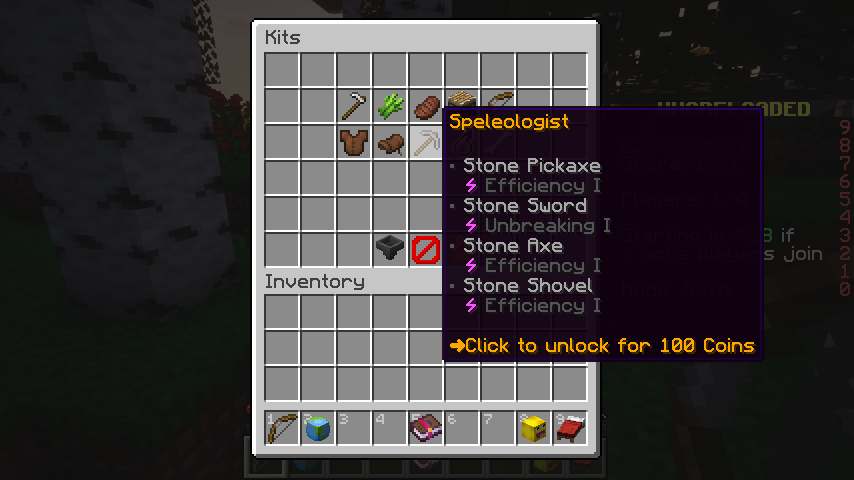Select the bow in hotbar slot 1
This screenshot has width=854, height=480.
pyautogui.click(x=282, y=428)
